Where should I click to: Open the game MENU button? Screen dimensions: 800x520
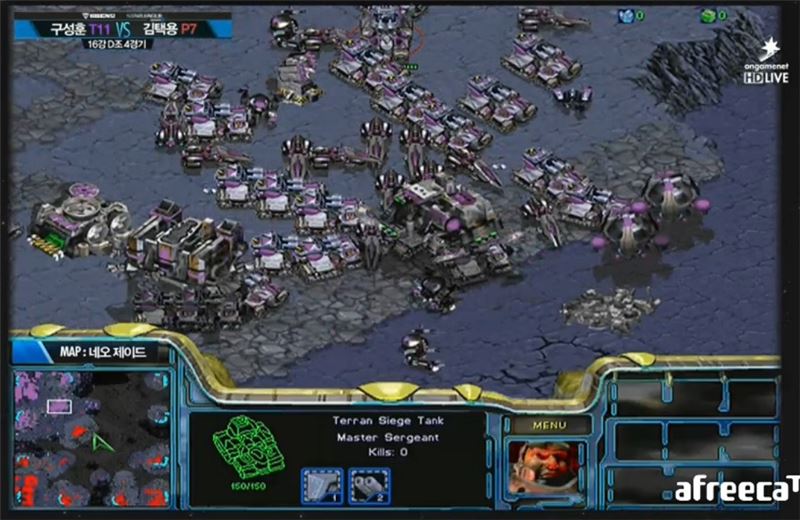coord(549,424)
